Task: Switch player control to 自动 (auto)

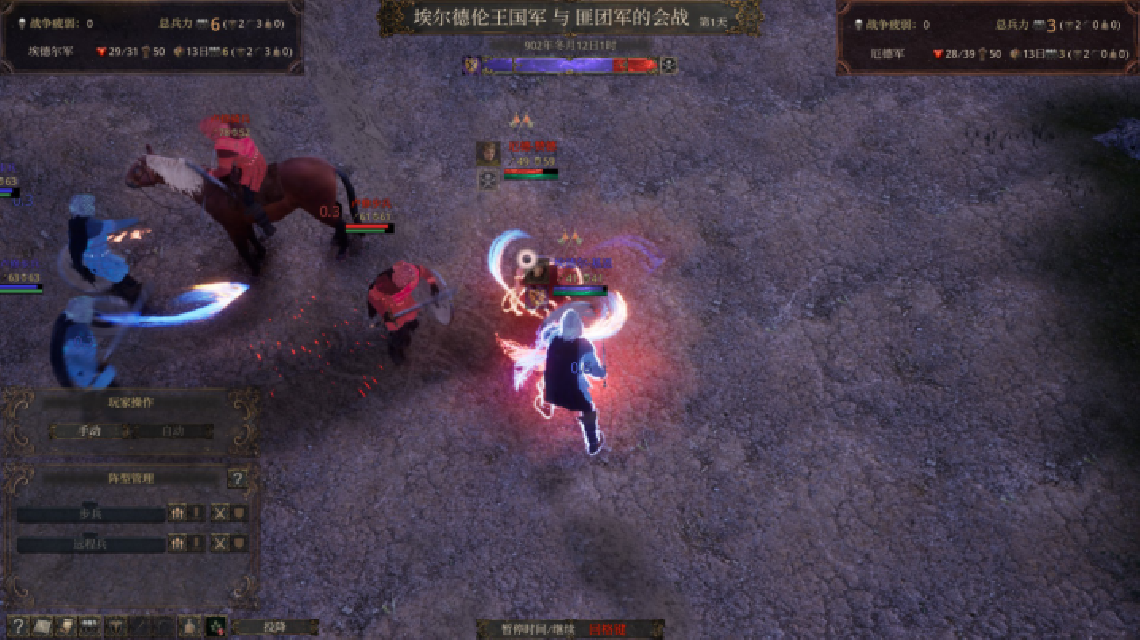Action: [x=173, y=431]
